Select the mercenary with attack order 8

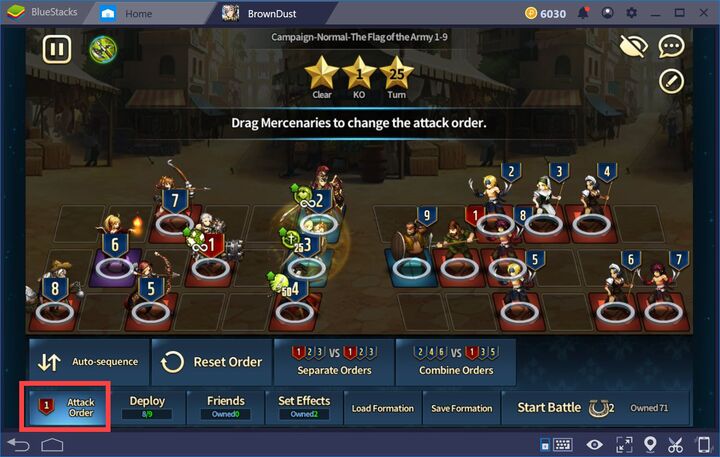tap(53, 306)
